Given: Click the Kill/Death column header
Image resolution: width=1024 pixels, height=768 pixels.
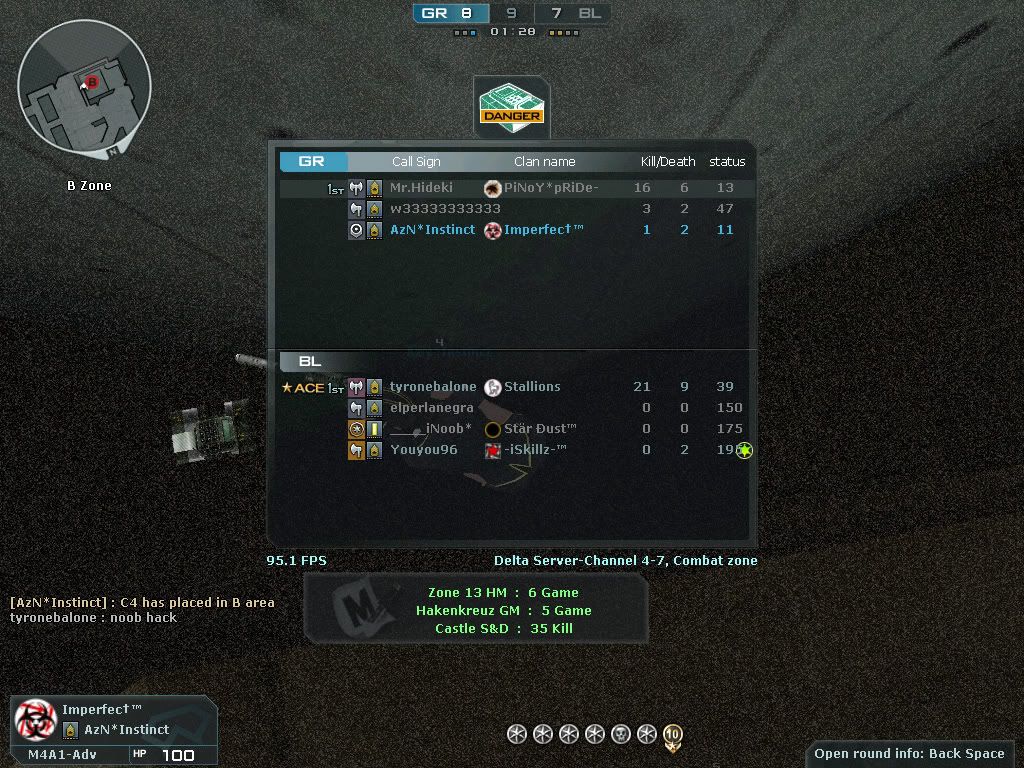Looking at the screenshot, I should [668, 161].
